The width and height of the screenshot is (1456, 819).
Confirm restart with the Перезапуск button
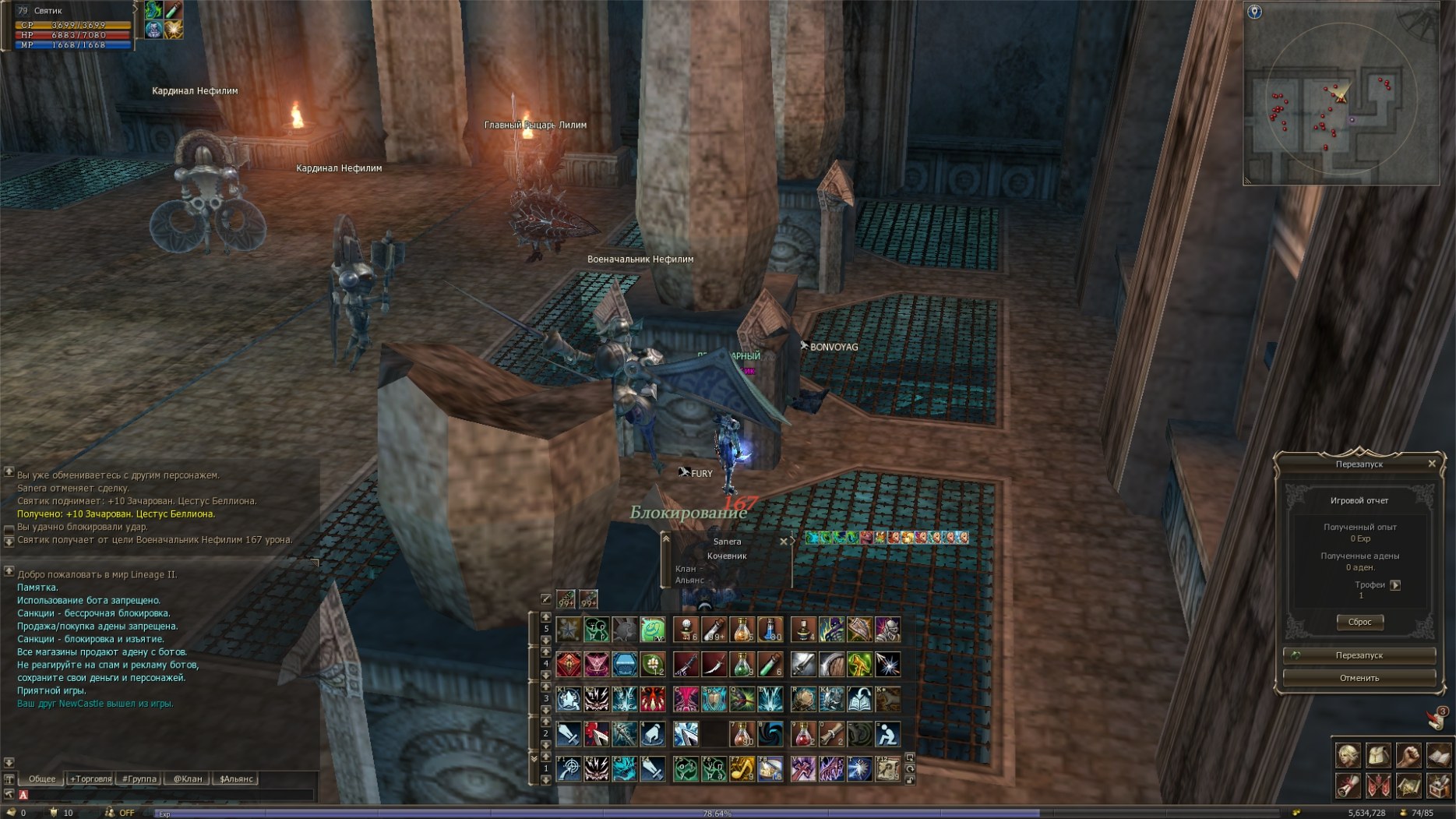coord(1359,655)
